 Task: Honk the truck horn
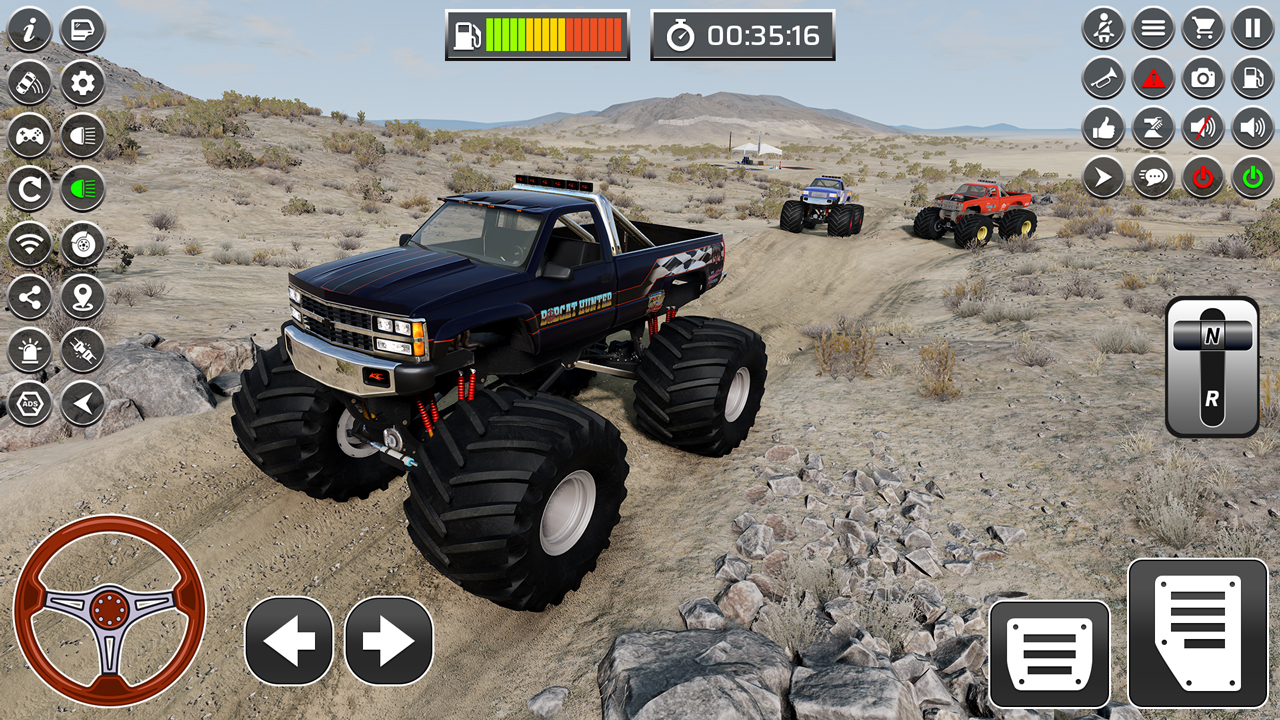pyautogui.click(x=1102, y=77)
